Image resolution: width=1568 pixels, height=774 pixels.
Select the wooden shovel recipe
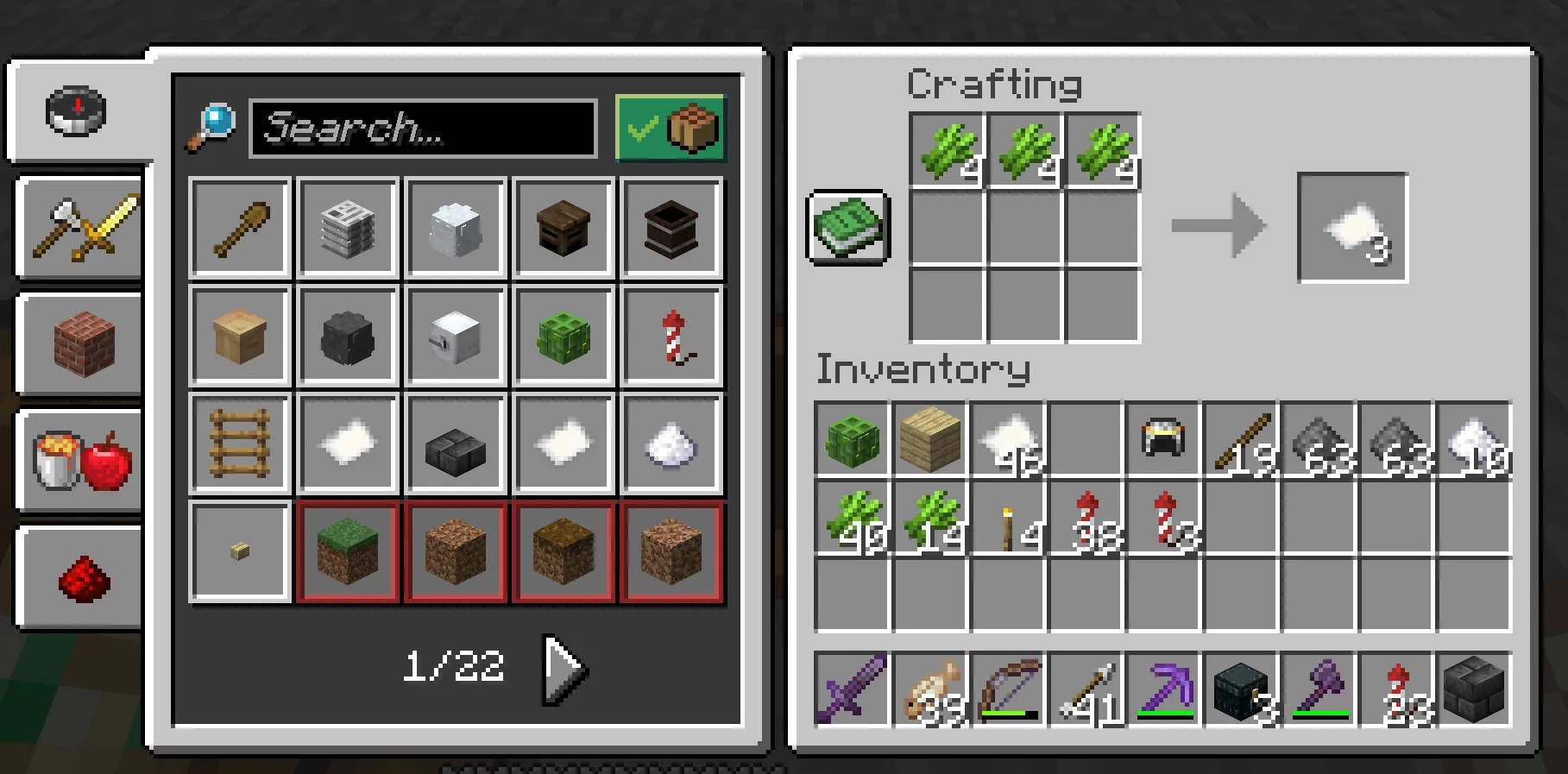click(x=239, y=227)
